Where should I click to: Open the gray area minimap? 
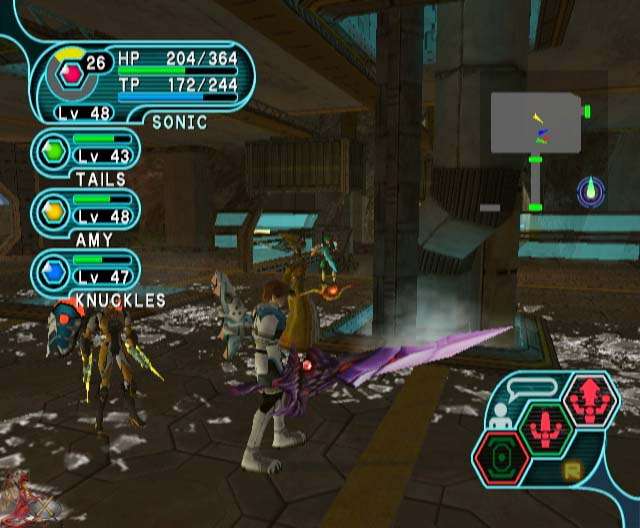coord(535,123)
